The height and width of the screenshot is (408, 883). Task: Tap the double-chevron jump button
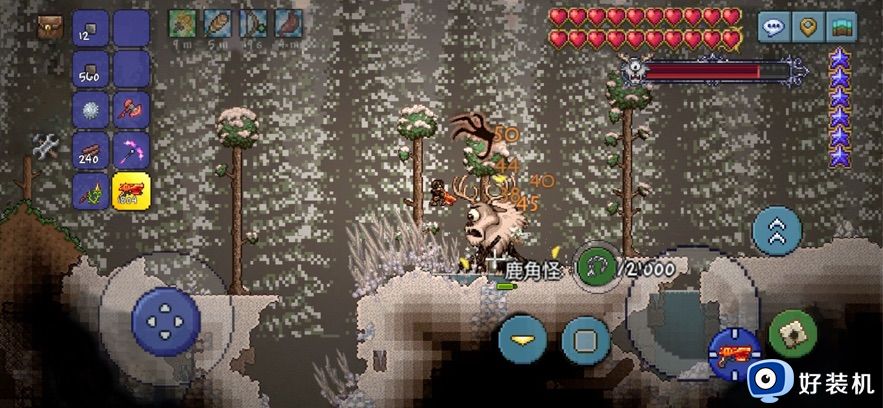pos(776,232)
